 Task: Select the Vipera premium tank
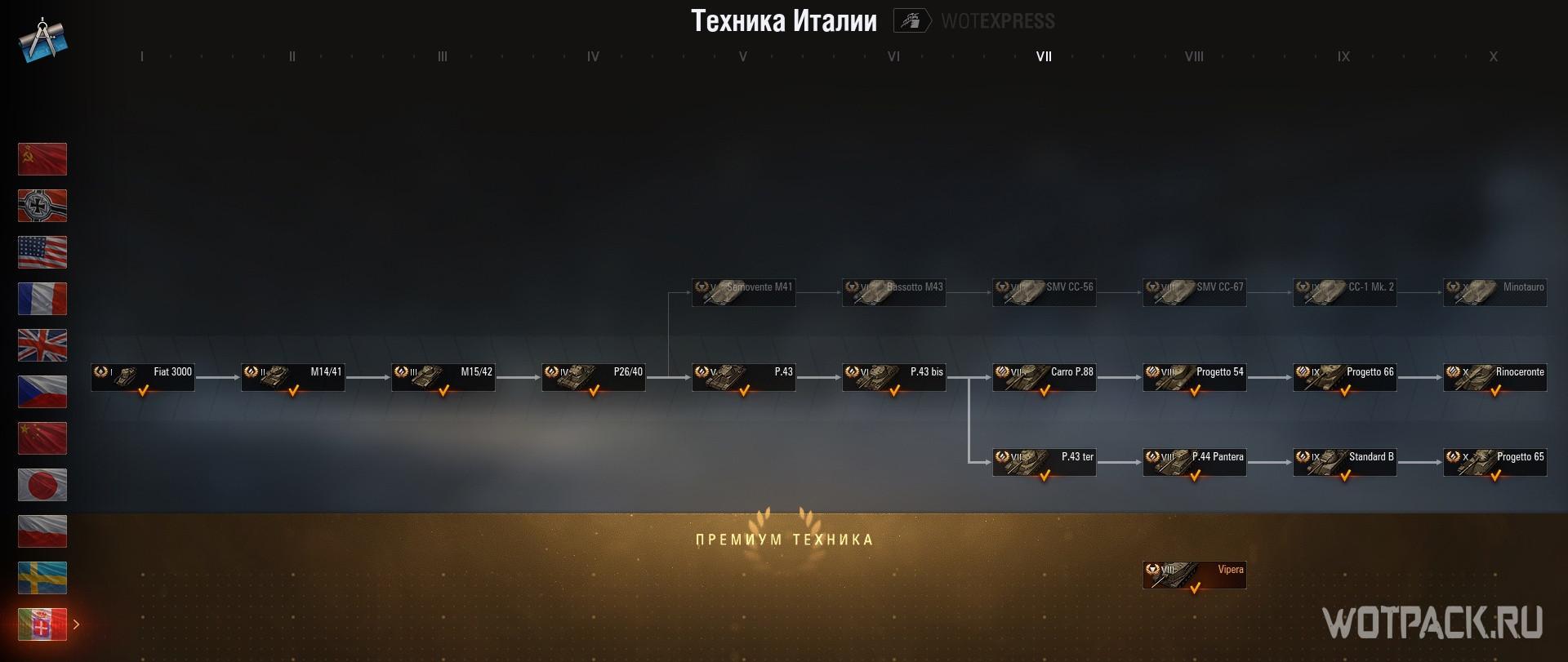[1195, 575]
